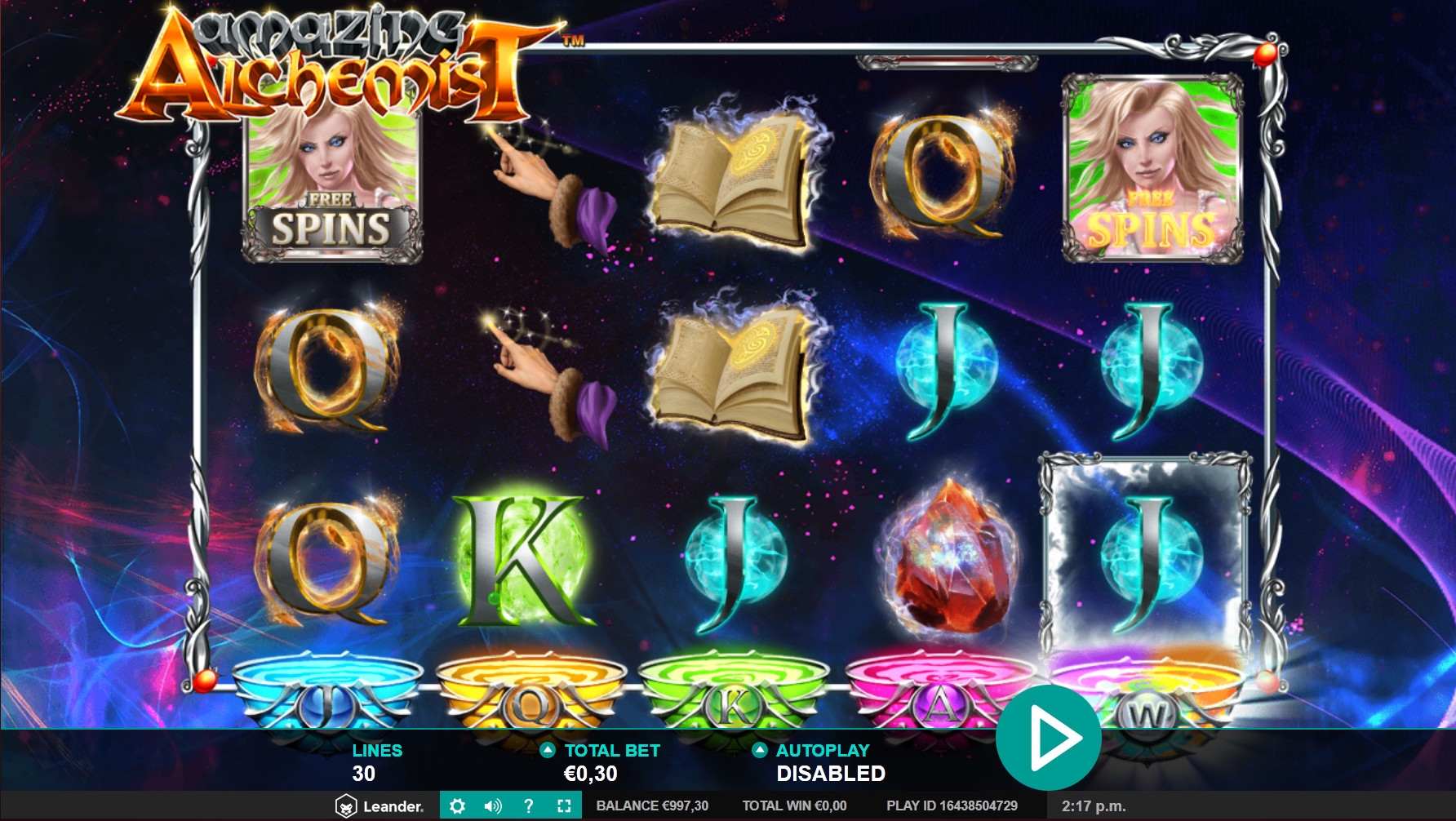The image size is (1456, 821).
Task: Toggle the sound speaker icon
Action: point(493,806)
